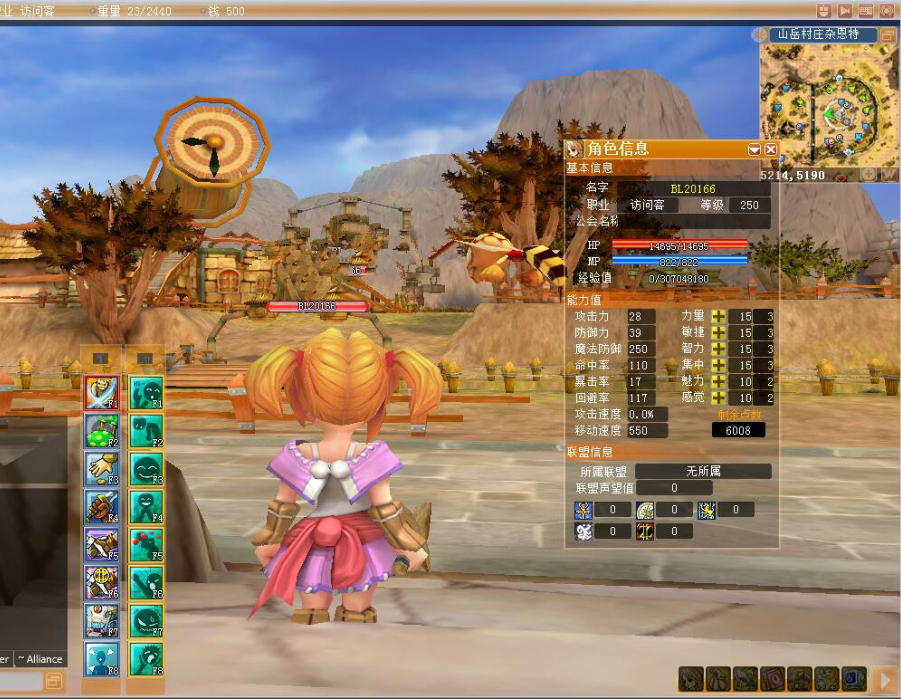Screen dimensions: 901x699
Task: Toggle the minimap size button beside the map name
Action: click(887, 35)
